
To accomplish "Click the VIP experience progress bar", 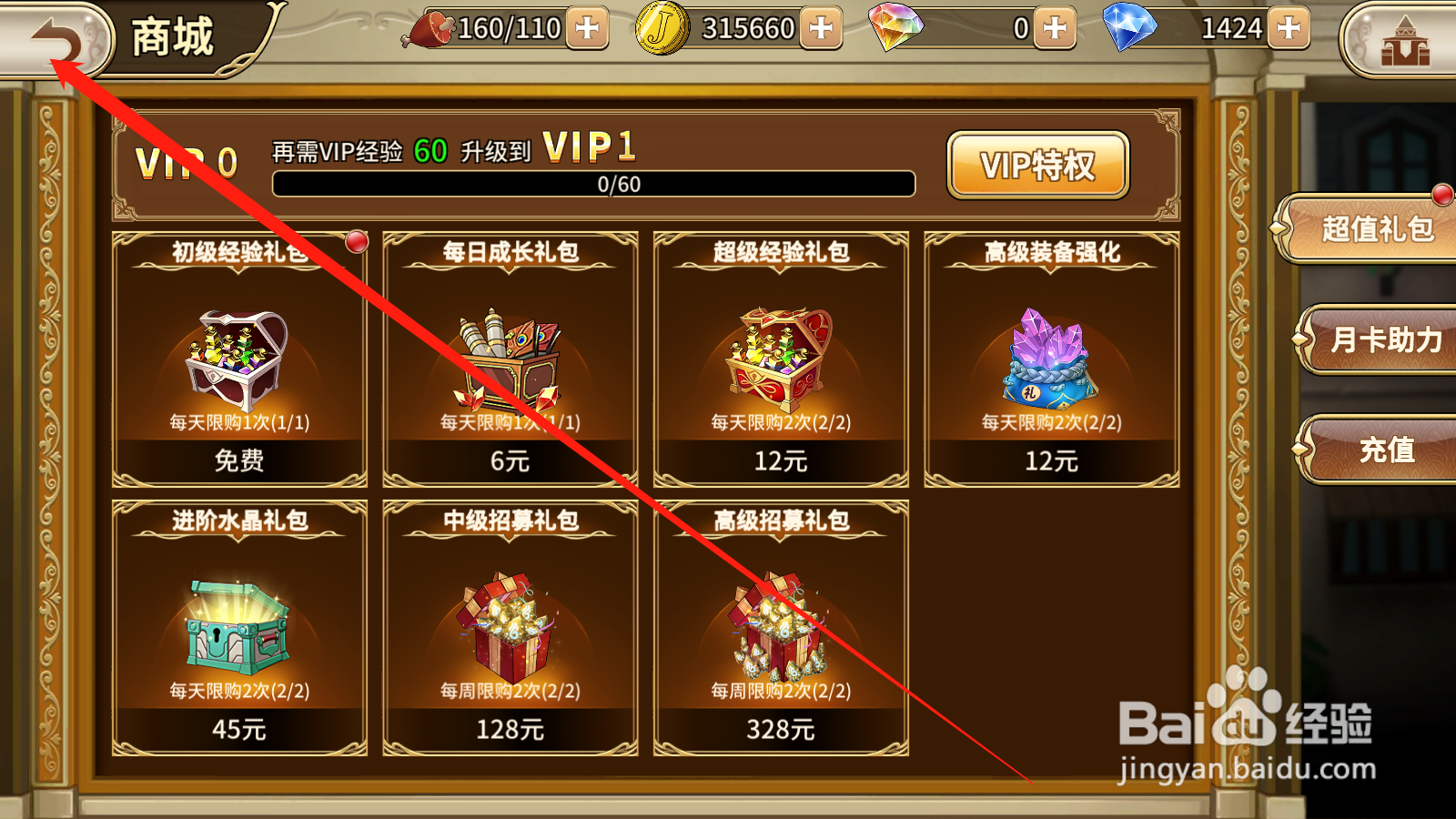I will coord(593,183).
